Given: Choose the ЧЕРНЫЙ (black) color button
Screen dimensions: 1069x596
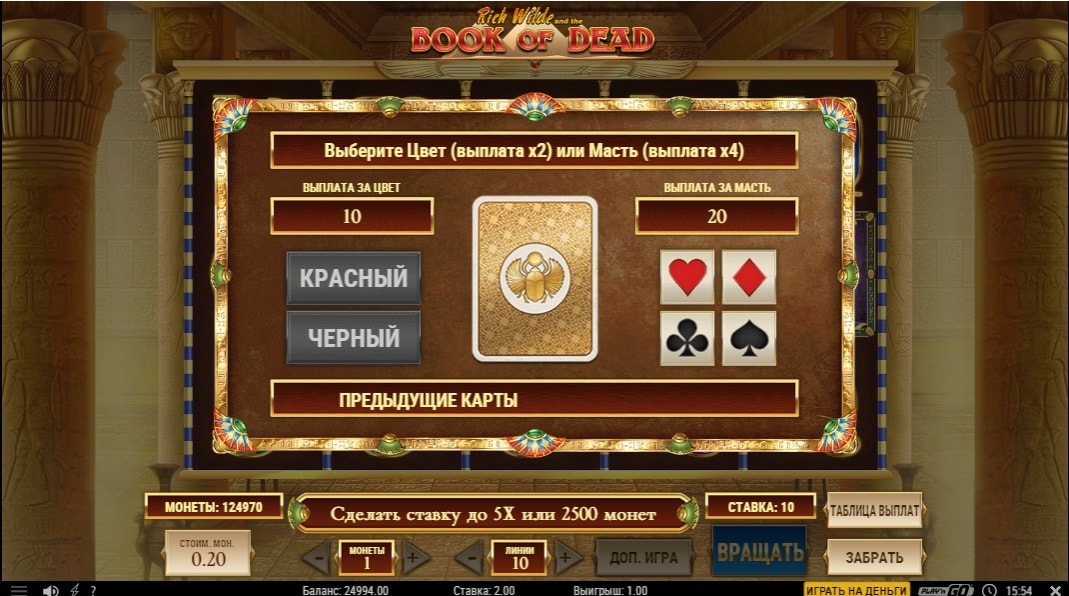Looking at the screenshot, I should (353, 338).
